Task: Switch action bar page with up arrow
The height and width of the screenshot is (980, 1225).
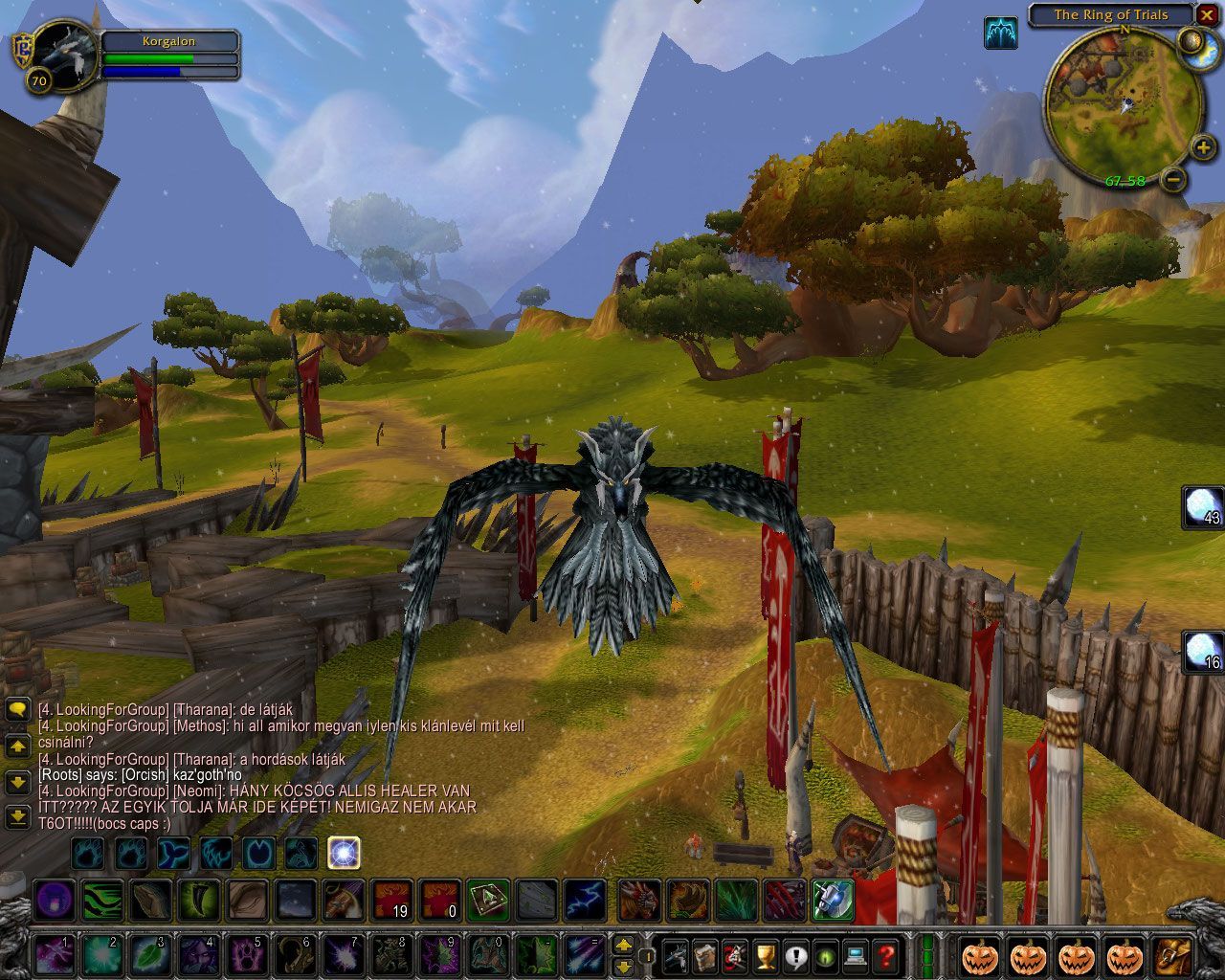Action: pyautogui.click(x=623, y=945)
